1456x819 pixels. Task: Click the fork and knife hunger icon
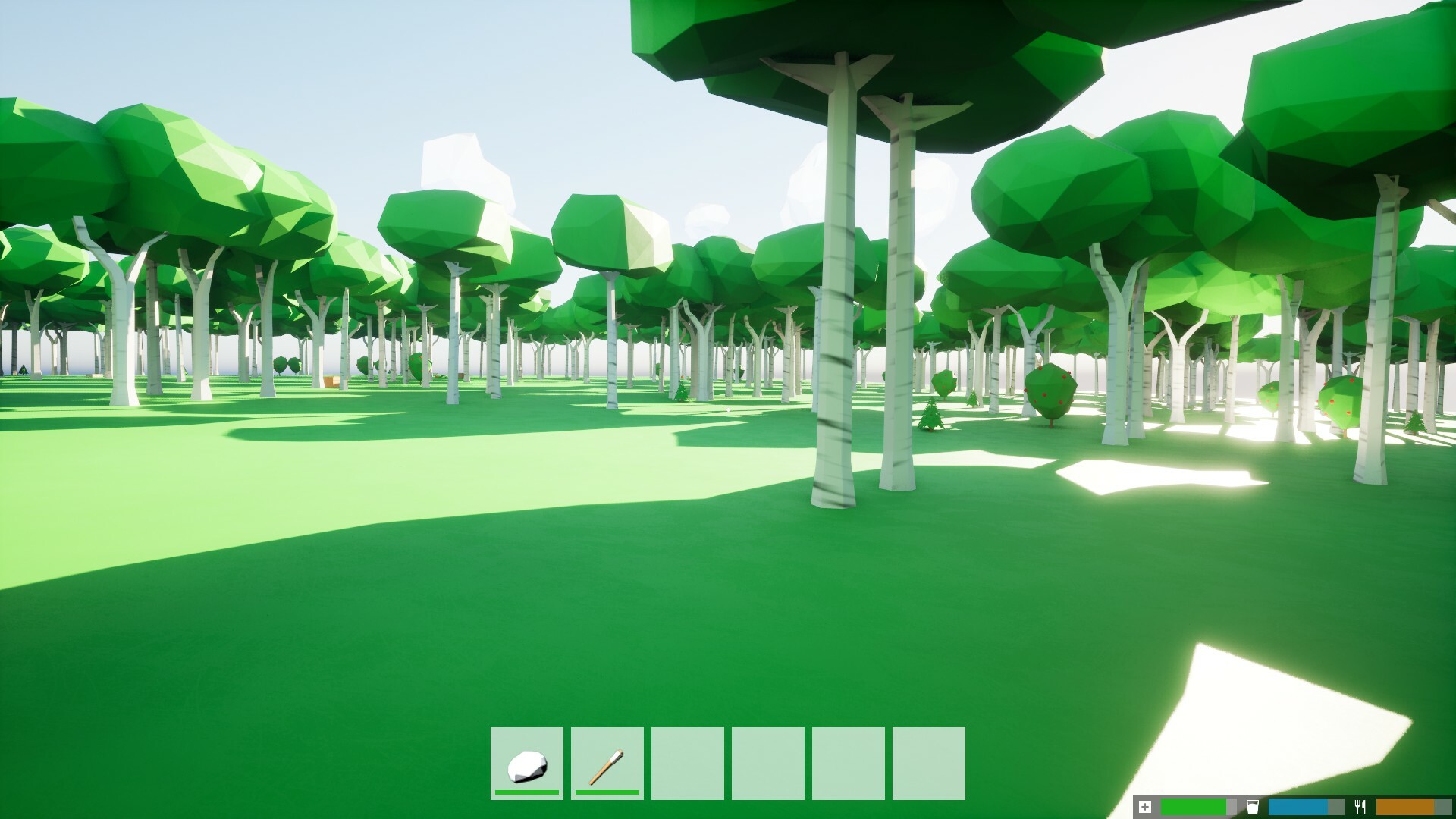coord(1361,805)
